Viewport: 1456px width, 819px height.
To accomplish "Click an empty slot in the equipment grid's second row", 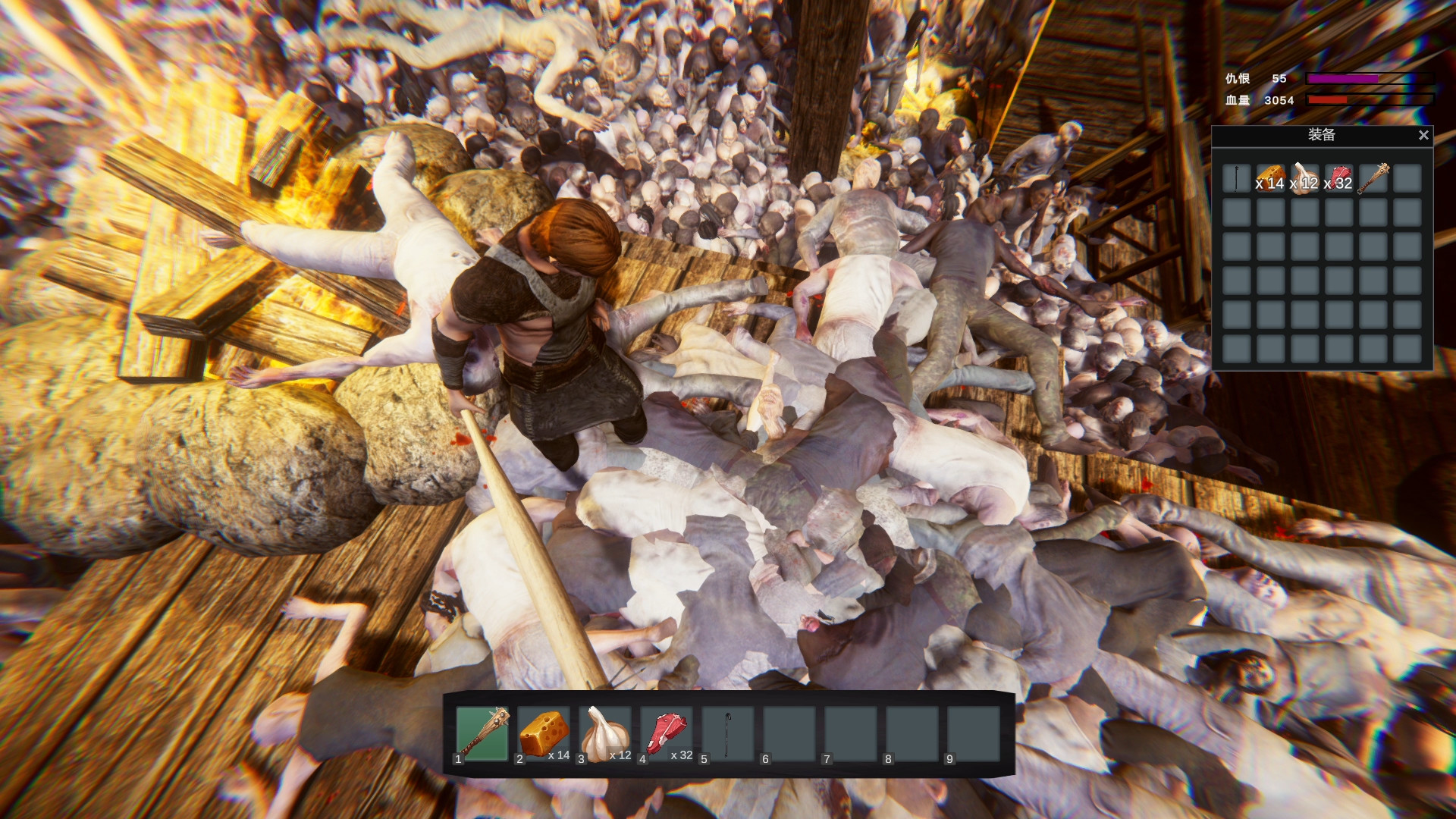I will 1235,212.
